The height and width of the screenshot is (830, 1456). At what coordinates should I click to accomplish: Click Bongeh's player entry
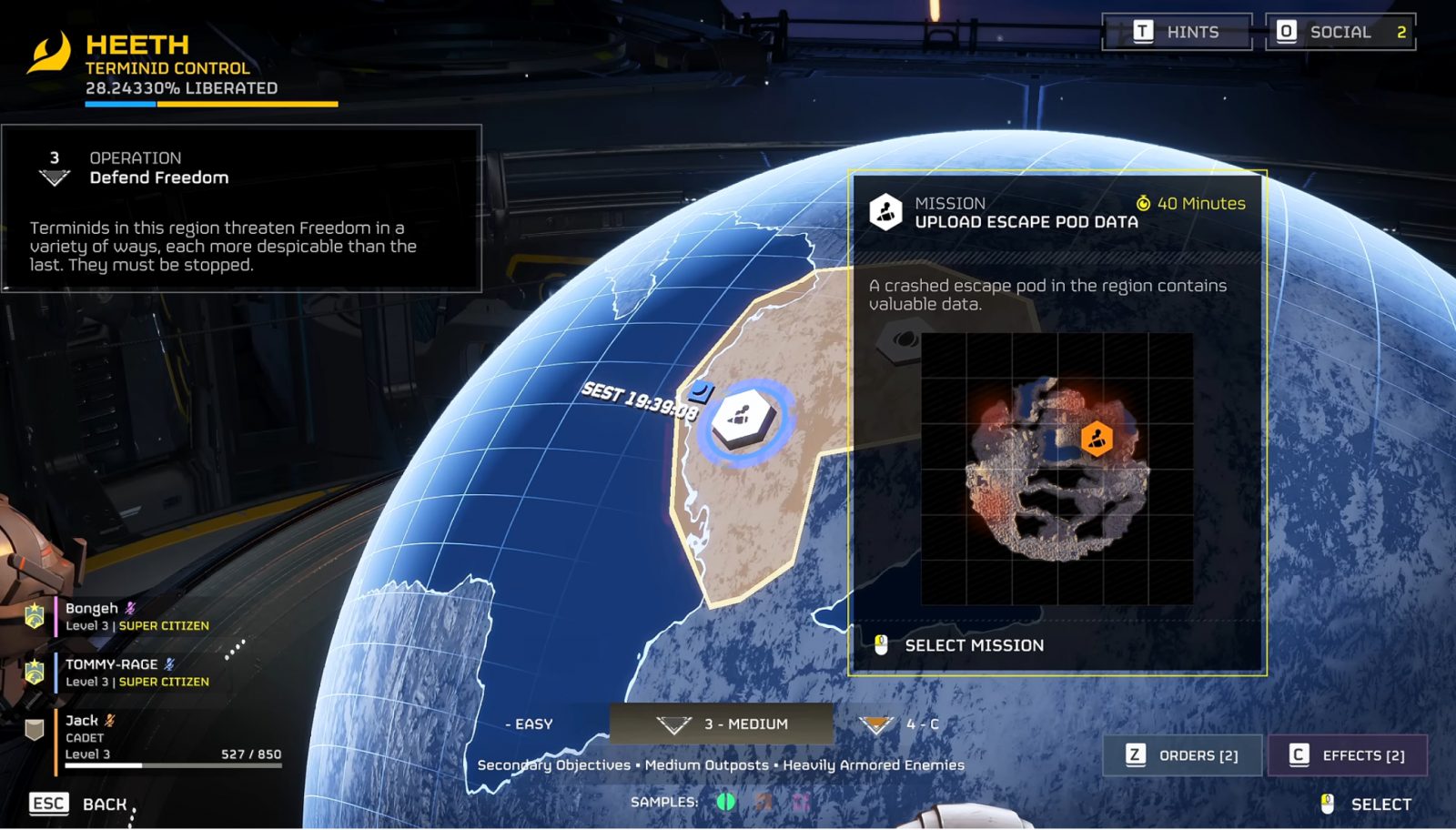pos(136,616)
